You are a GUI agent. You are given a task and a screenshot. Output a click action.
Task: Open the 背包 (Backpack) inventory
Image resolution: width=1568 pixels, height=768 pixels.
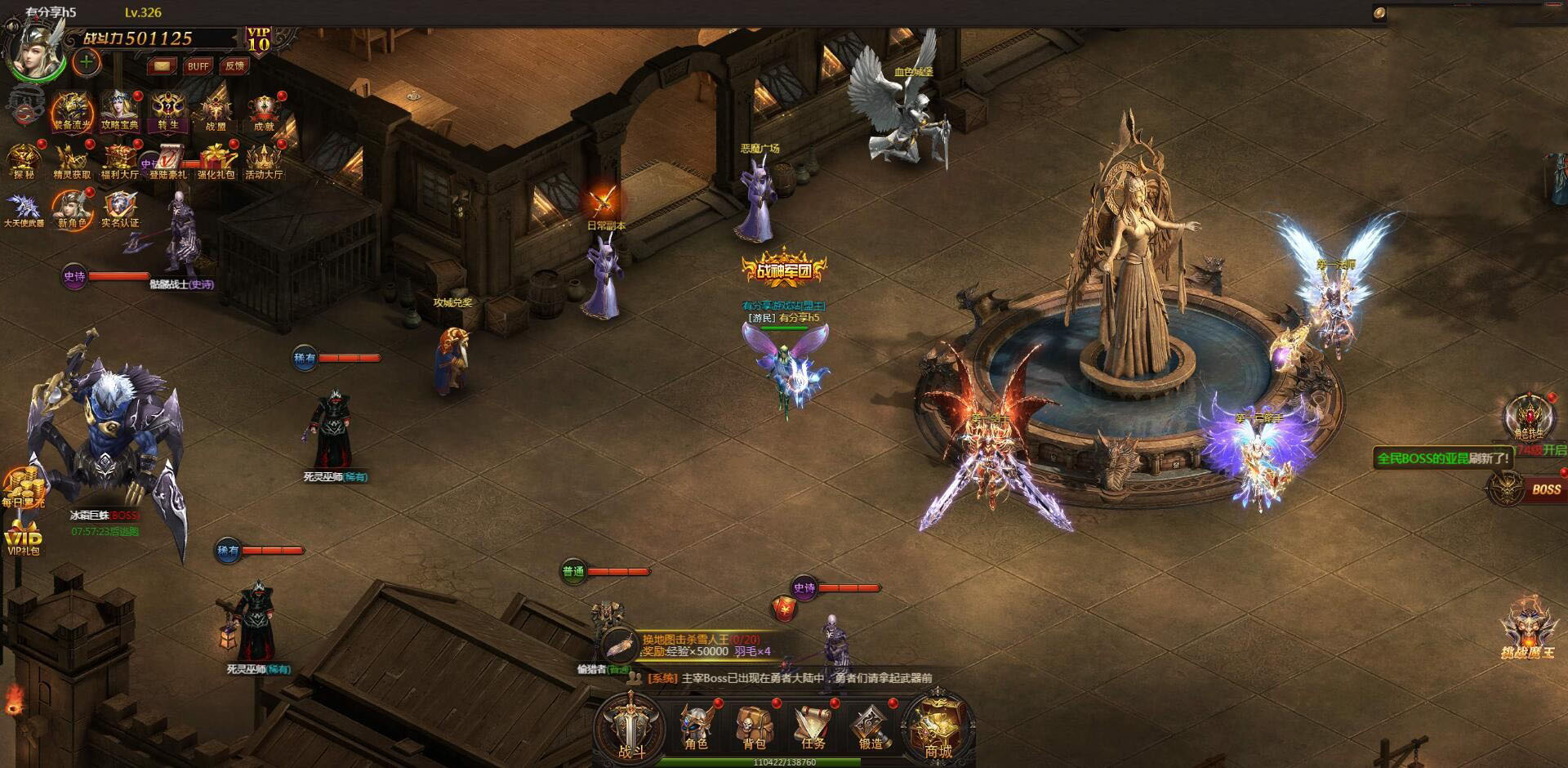[754, 726]
